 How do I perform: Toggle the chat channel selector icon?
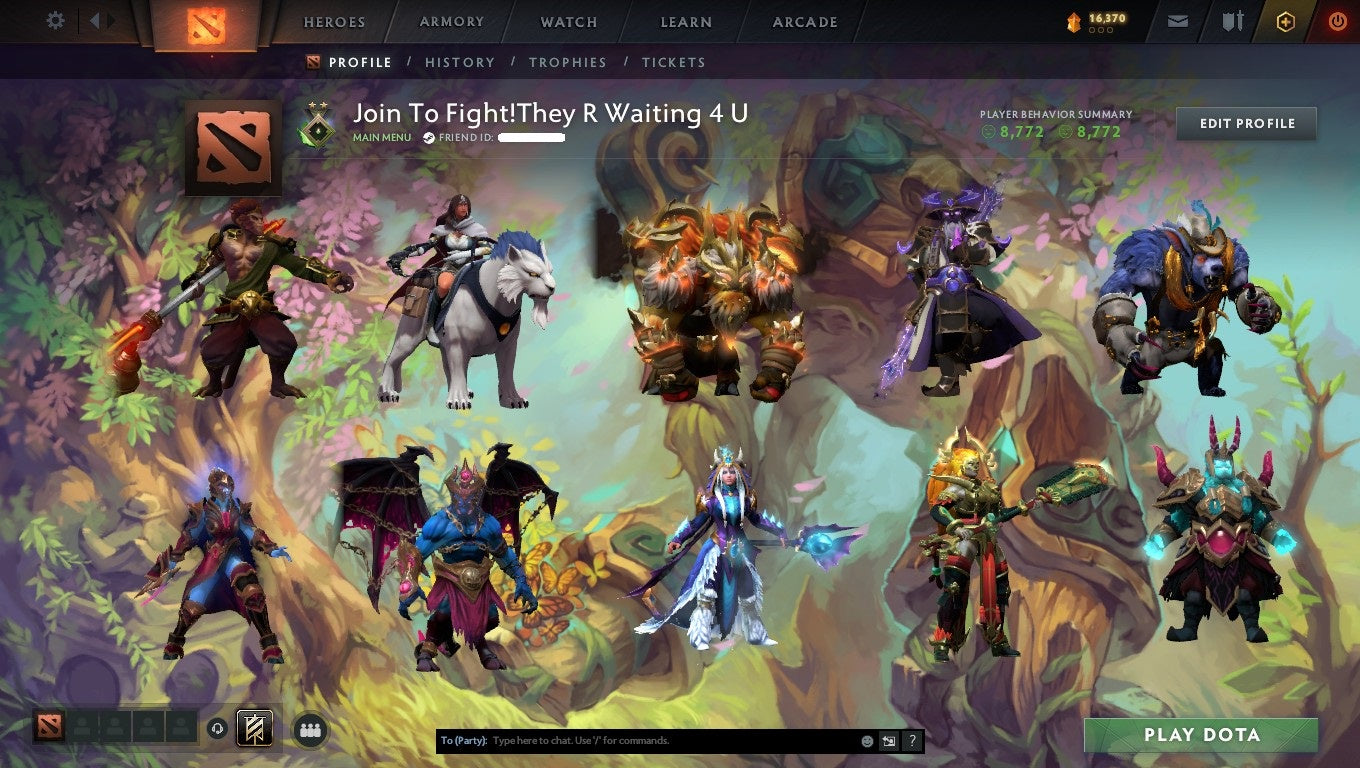pos(888,740)
